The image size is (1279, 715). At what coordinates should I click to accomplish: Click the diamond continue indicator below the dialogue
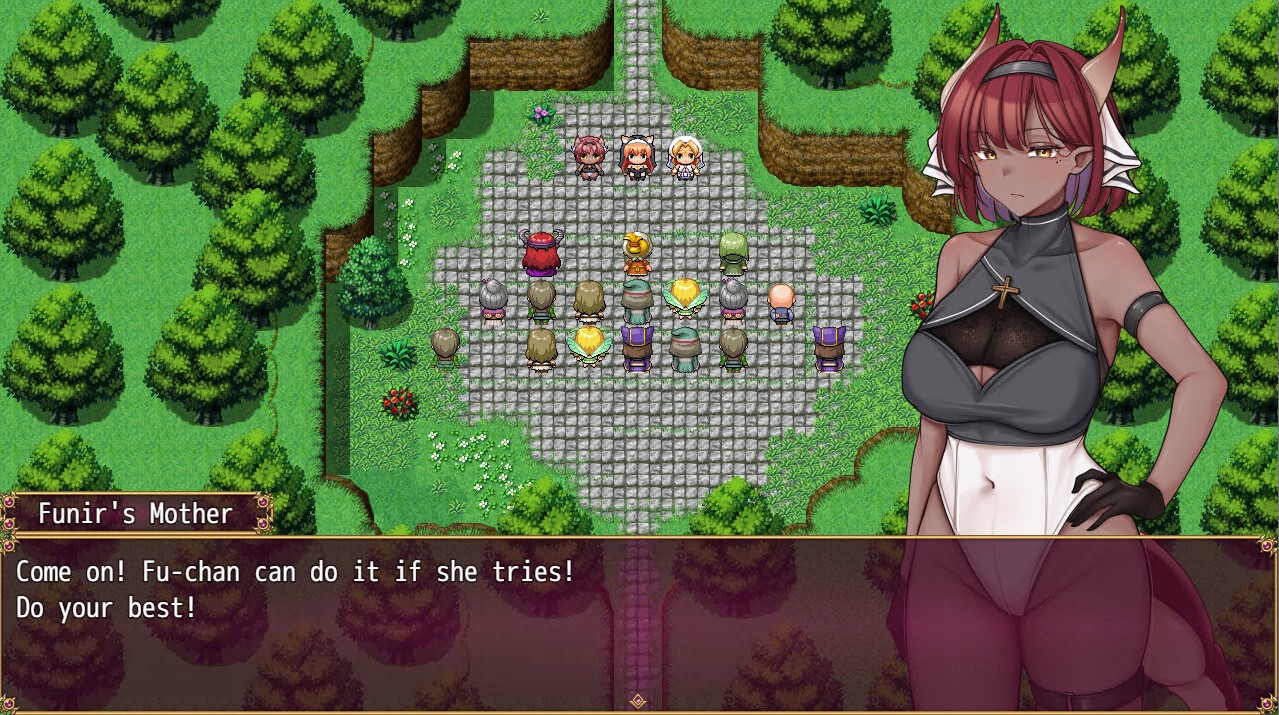[638, 701]
